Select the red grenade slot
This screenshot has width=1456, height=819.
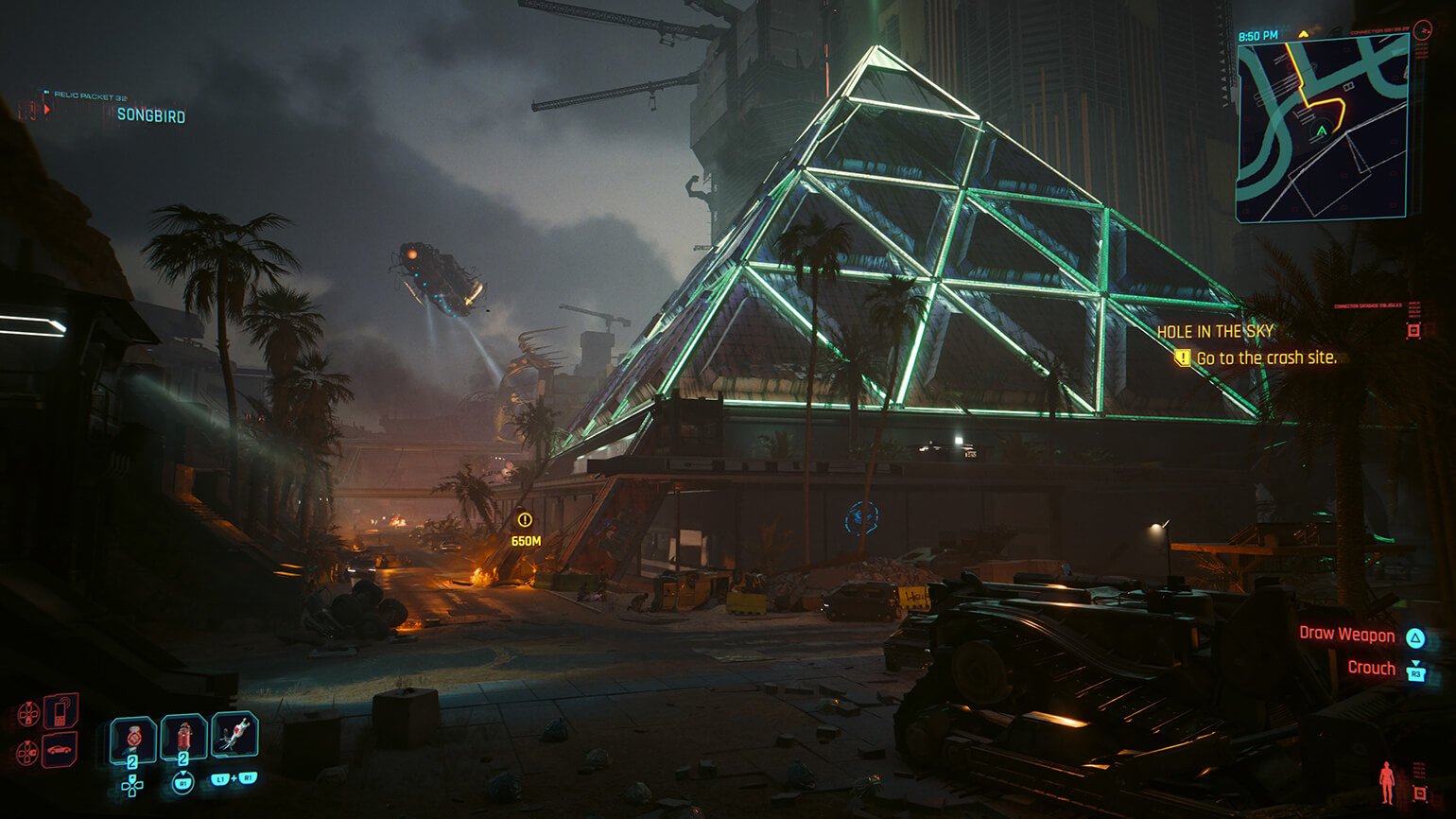183,737
